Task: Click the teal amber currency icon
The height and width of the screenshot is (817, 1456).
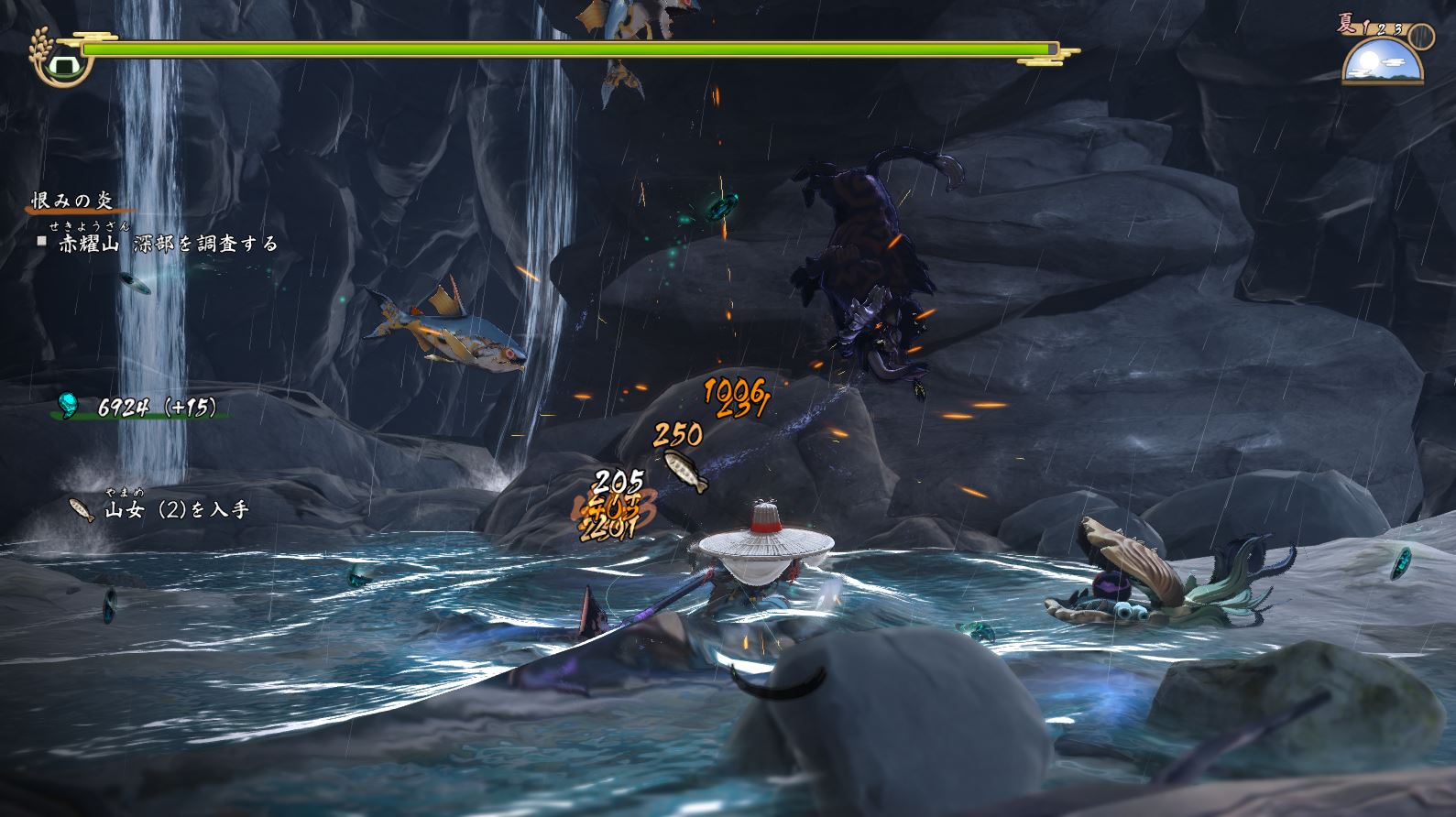Action: coord(70,405)
